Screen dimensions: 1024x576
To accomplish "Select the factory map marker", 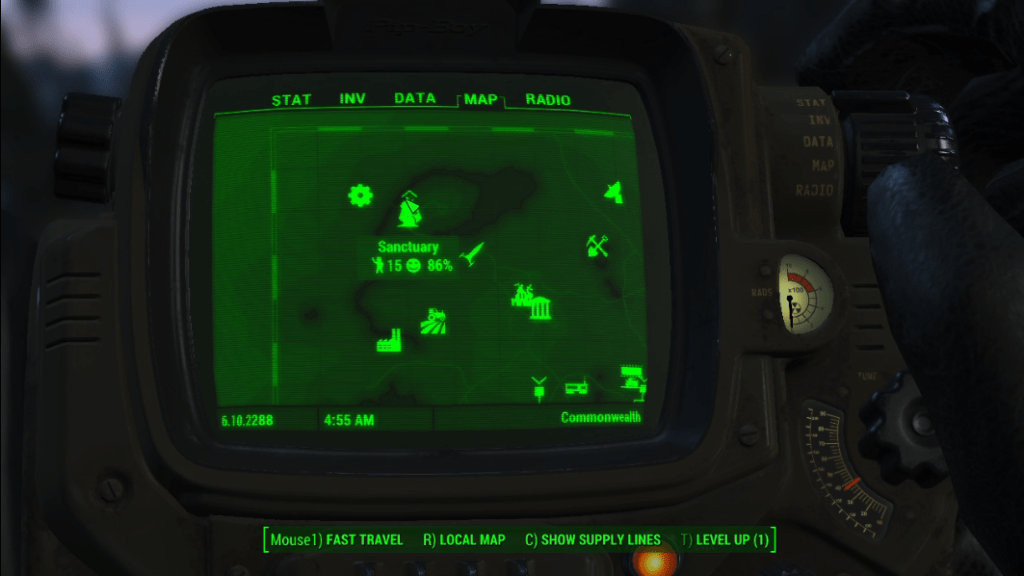I will pyautogui.click(x=388, y=341).
